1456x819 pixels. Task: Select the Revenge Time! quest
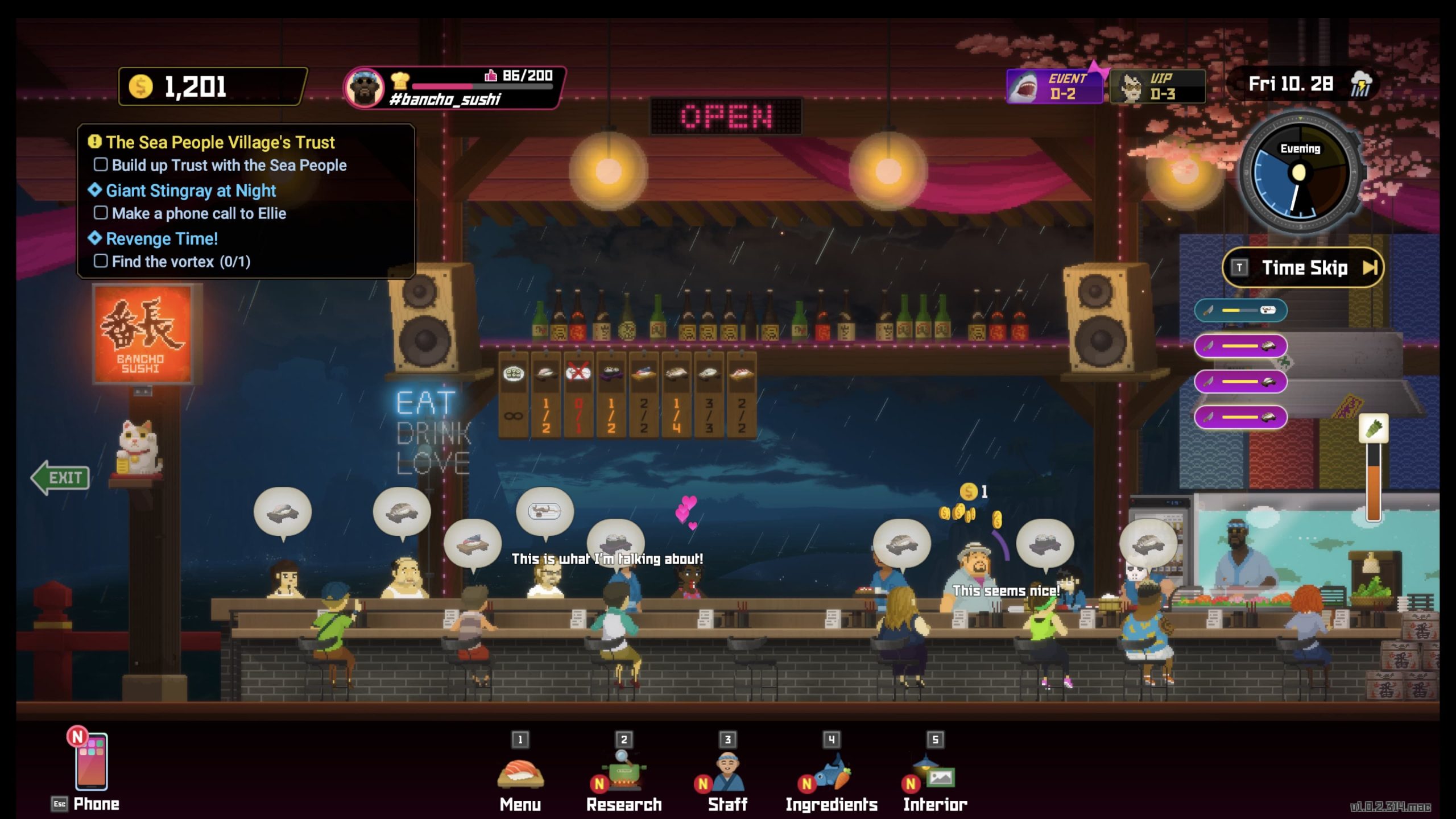[162, 239]
